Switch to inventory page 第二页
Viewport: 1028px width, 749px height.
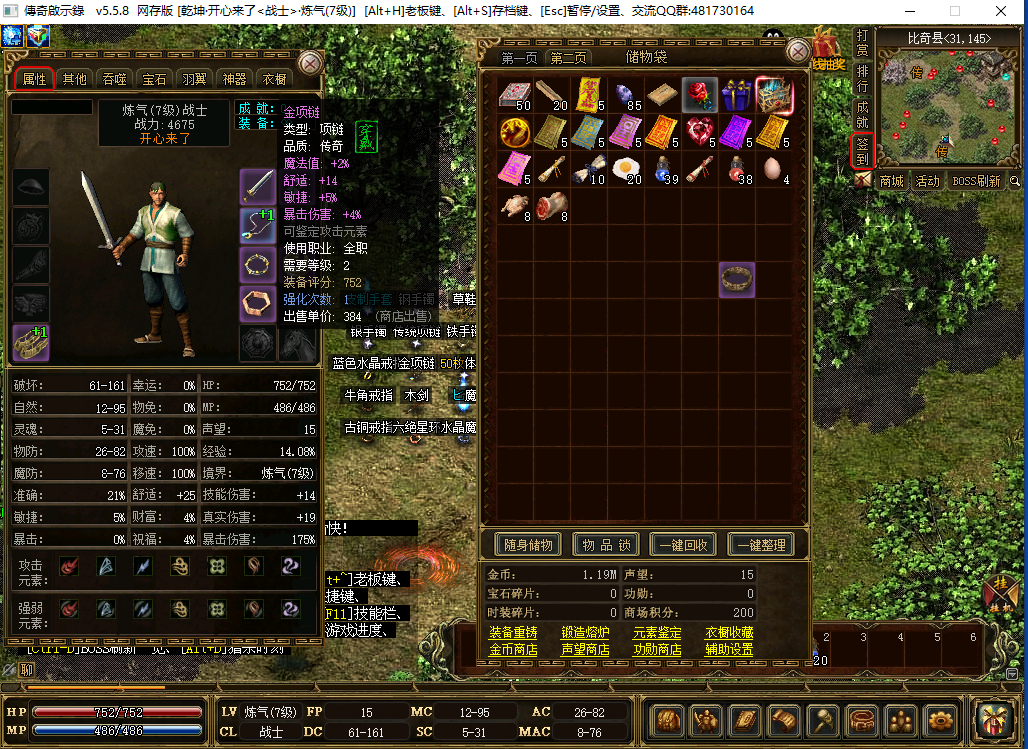568,58
